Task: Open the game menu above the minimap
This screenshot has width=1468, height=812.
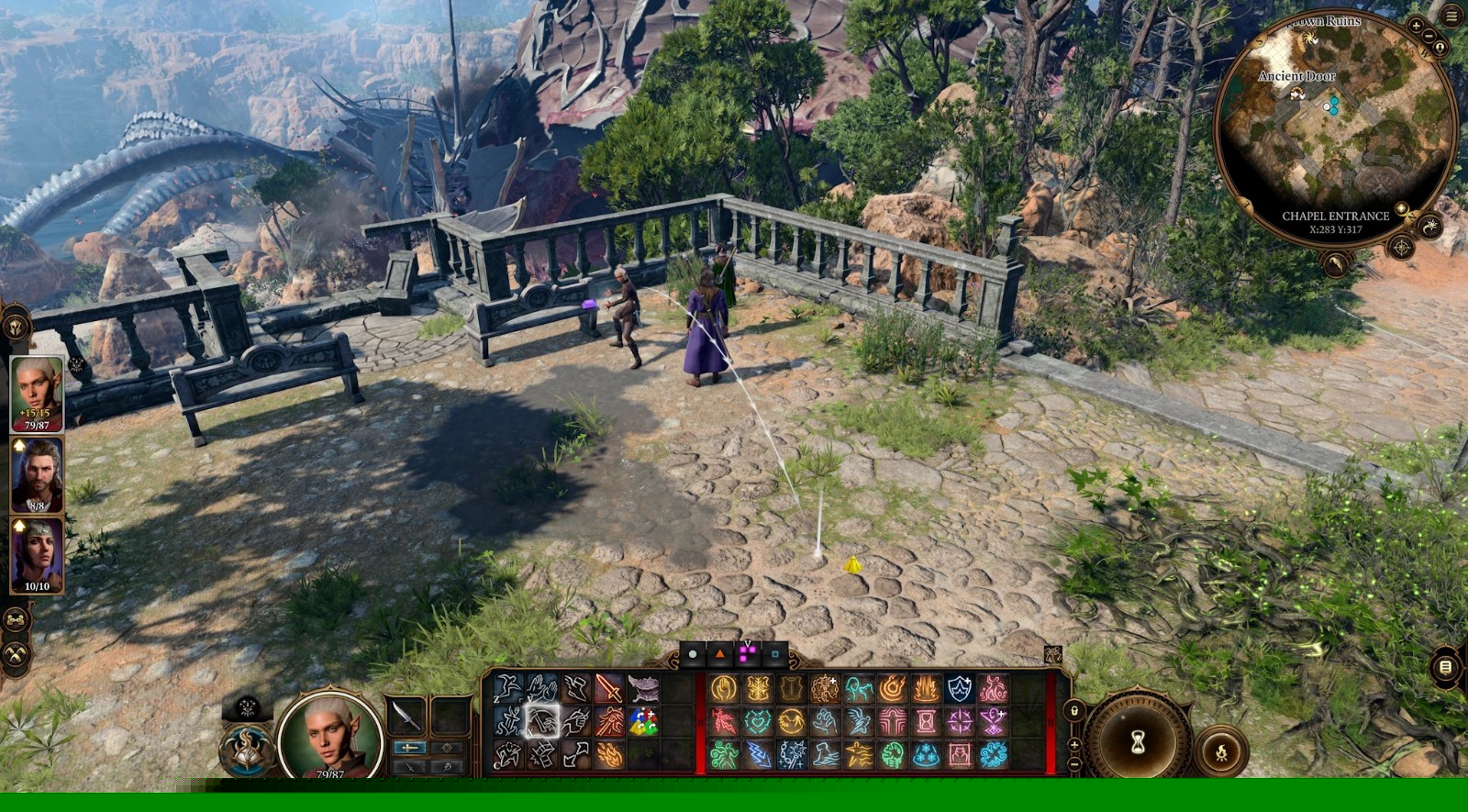Action: (1451, 17)
